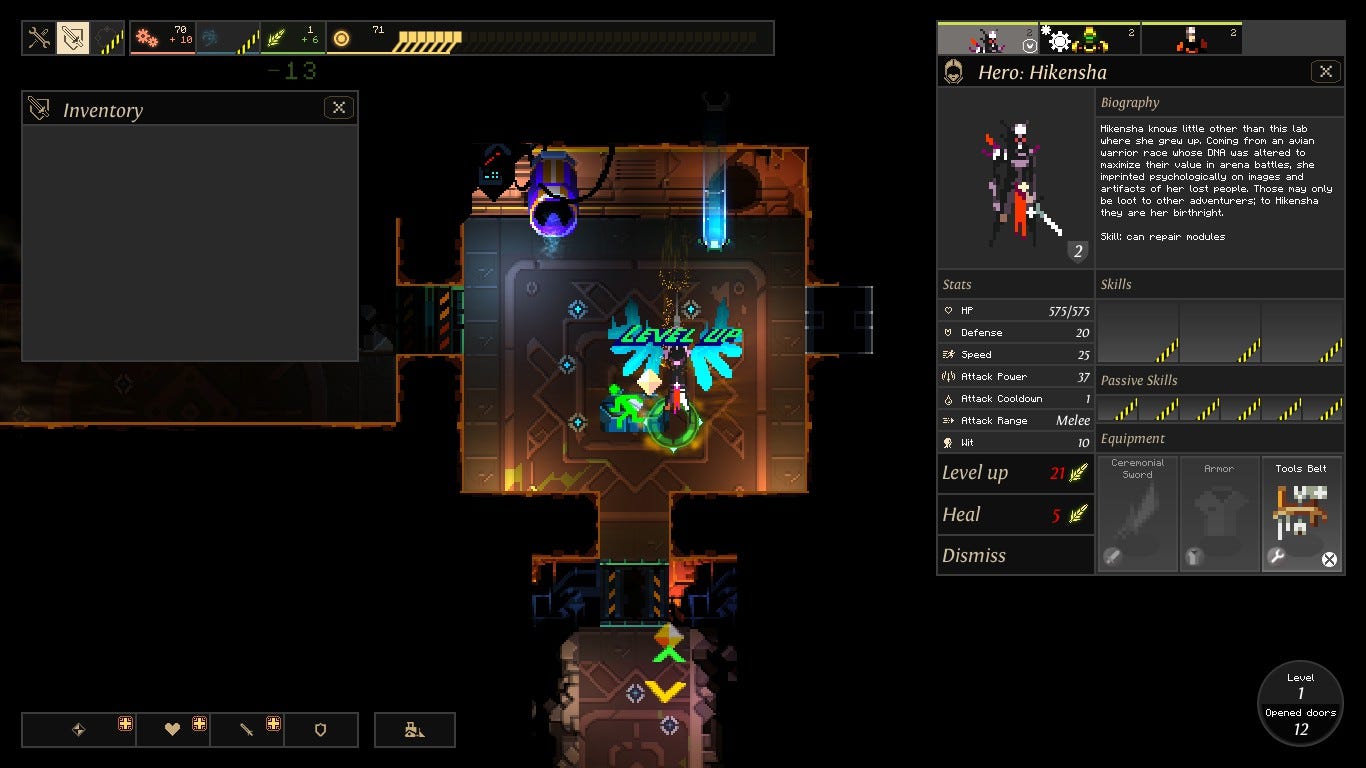Toggle the highlighted sword inventory button
The width and height of the screenshot is (1366, 768).
(x=73, y=39)
